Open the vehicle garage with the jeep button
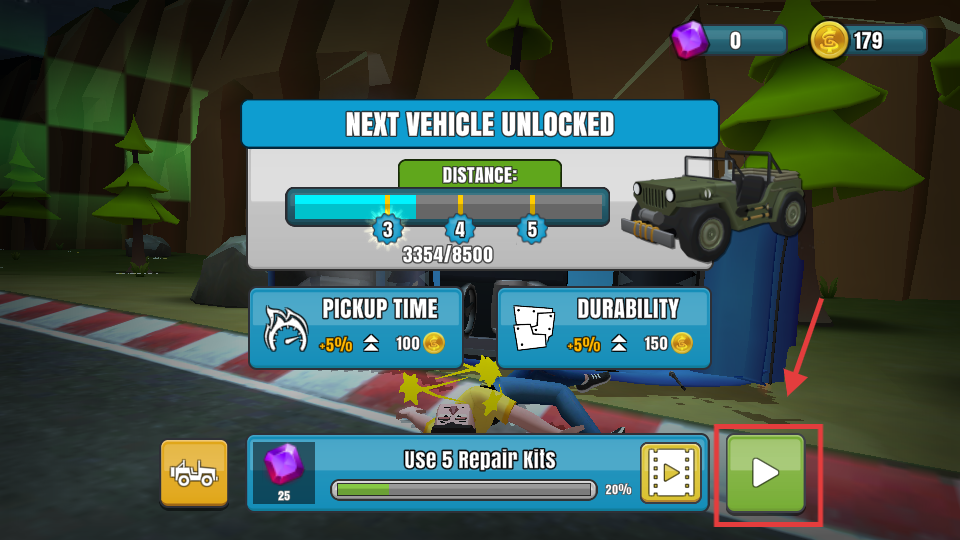Viewport: 960px width, 540px height. click(194, 473)
